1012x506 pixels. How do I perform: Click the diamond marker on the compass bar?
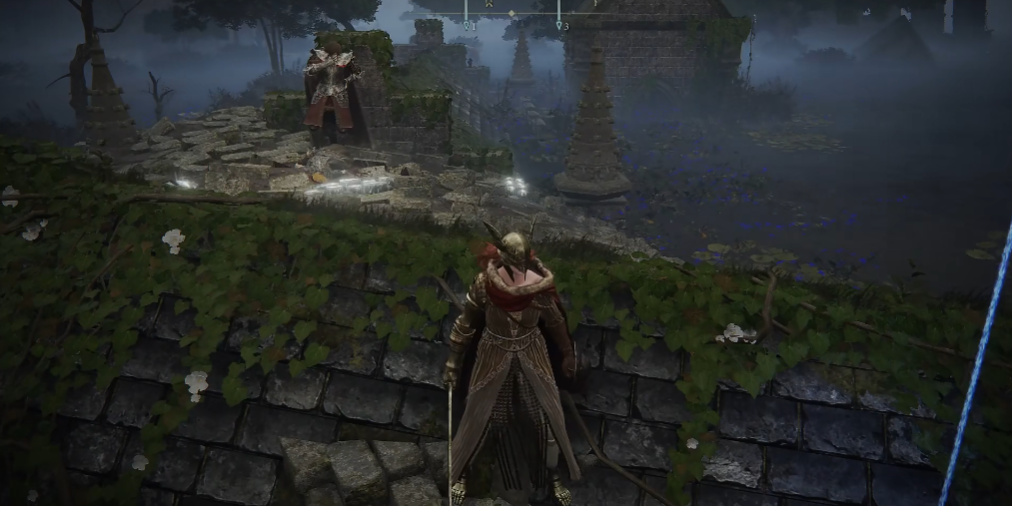tap(512, 13)
